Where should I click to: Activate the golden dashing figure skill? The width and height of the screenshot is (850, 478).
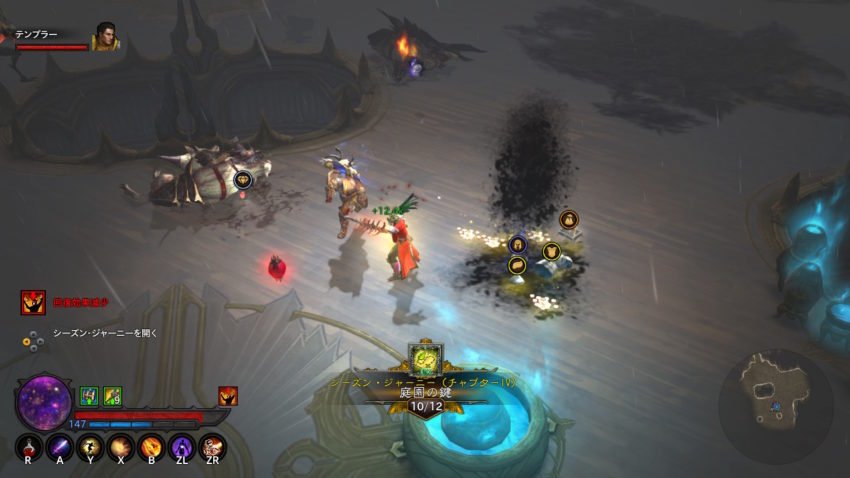coord(90,447)
